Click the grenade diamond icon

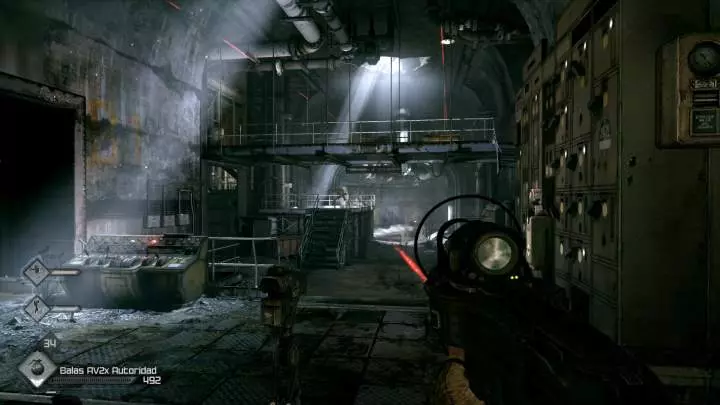pos(37,368)
